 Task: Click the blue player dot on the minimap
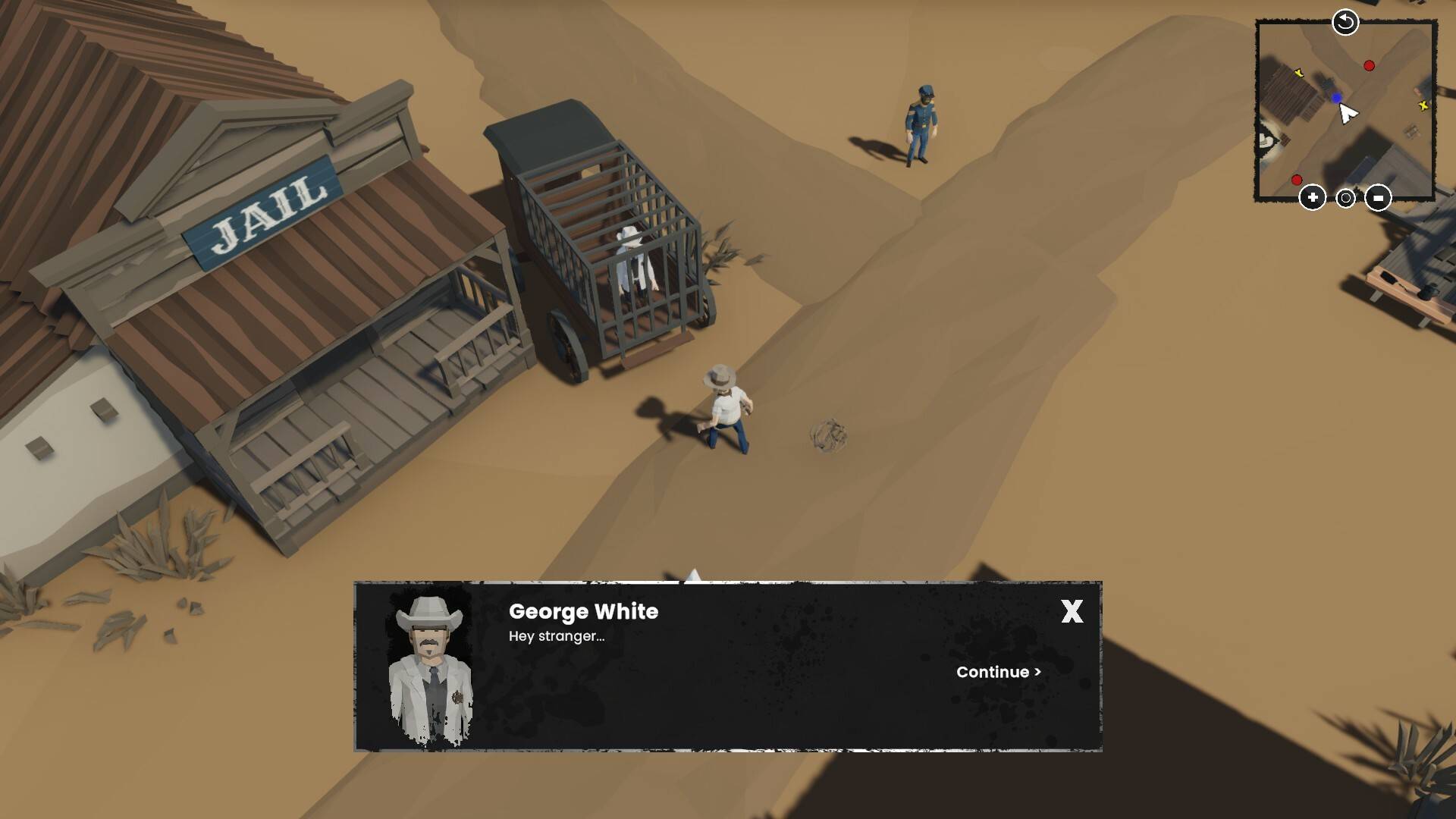[1337, 98]
